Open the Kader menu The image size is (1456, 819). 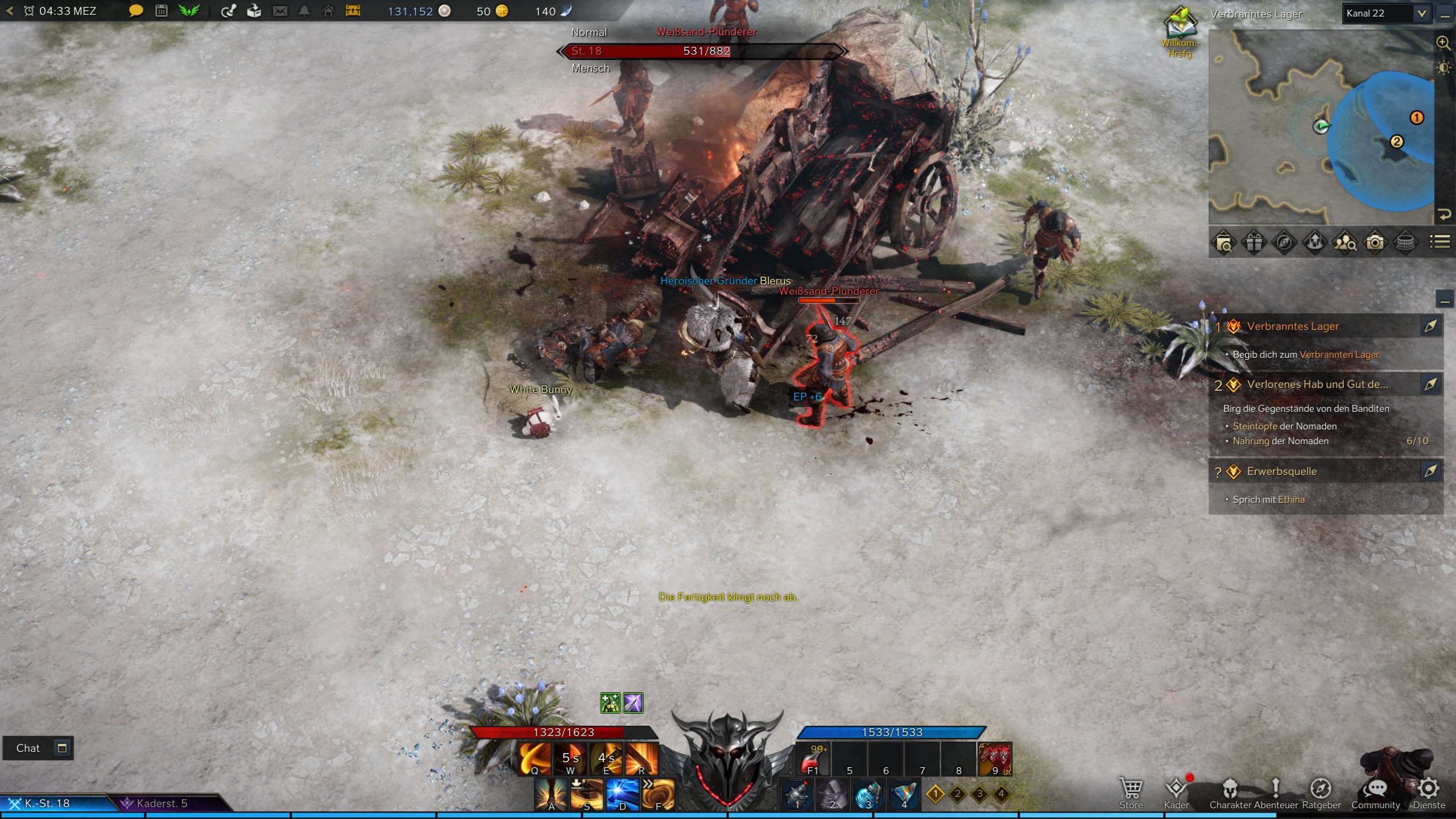tap(1176, 792)
